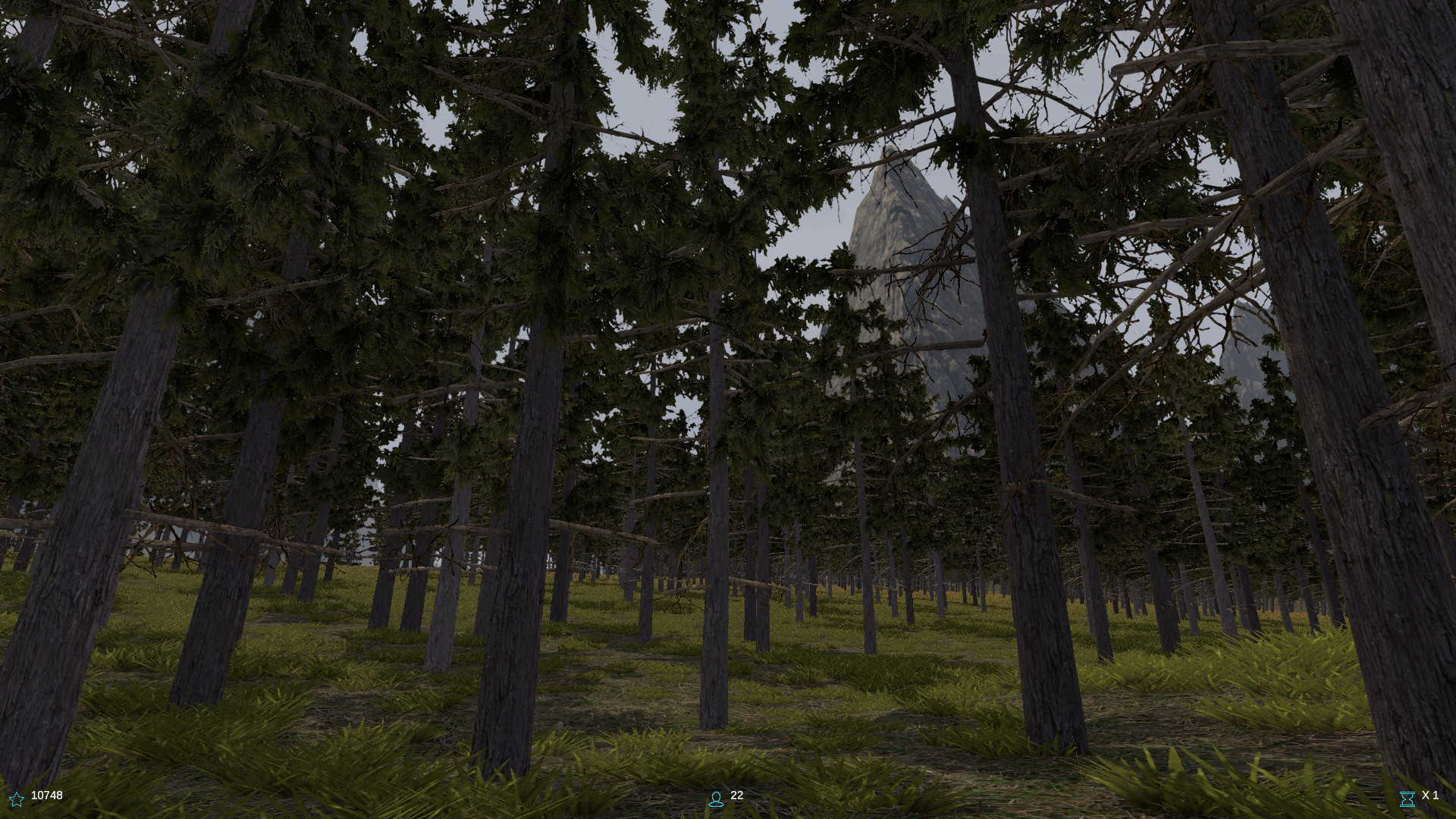The image size is (1456, 819).
Task: Click the 10748 score number
Action: [x=45, y=796]
